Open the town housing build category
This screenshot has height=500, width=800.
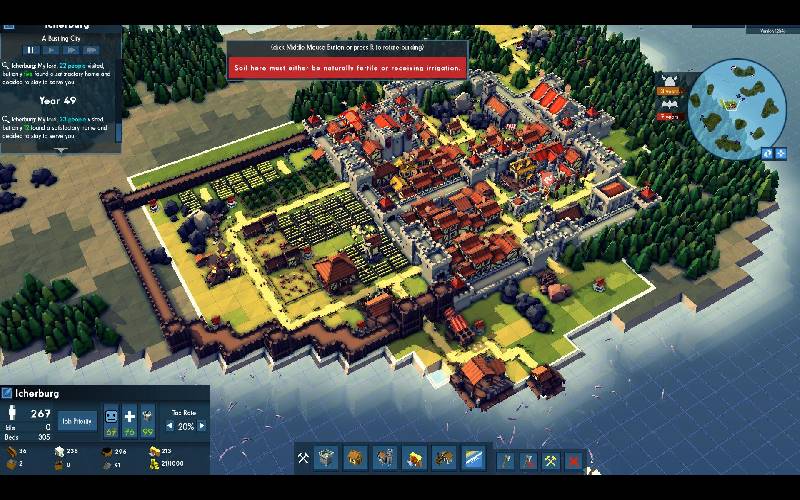tap(355, 458)
